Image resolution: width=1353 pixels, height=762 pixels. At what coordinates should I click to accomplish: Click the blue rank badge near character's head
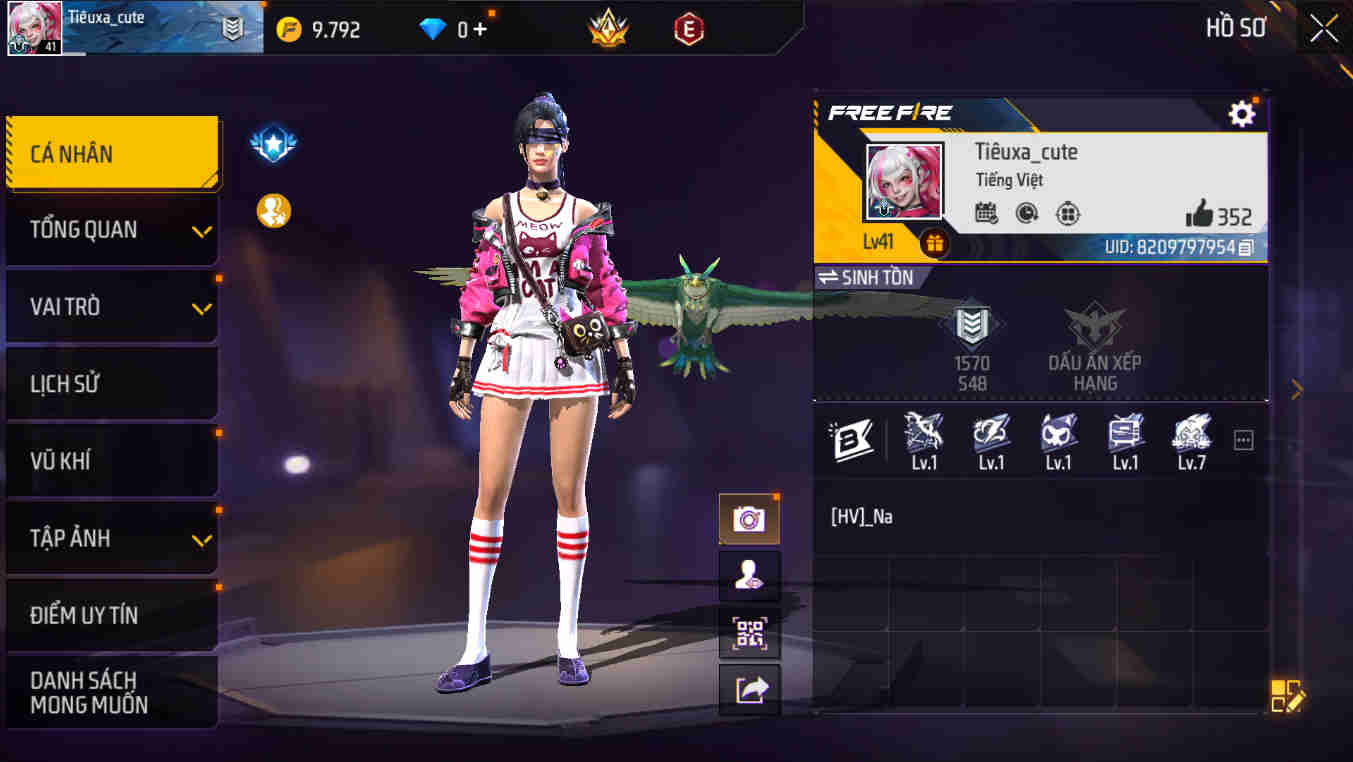click(x=272, y=142)
